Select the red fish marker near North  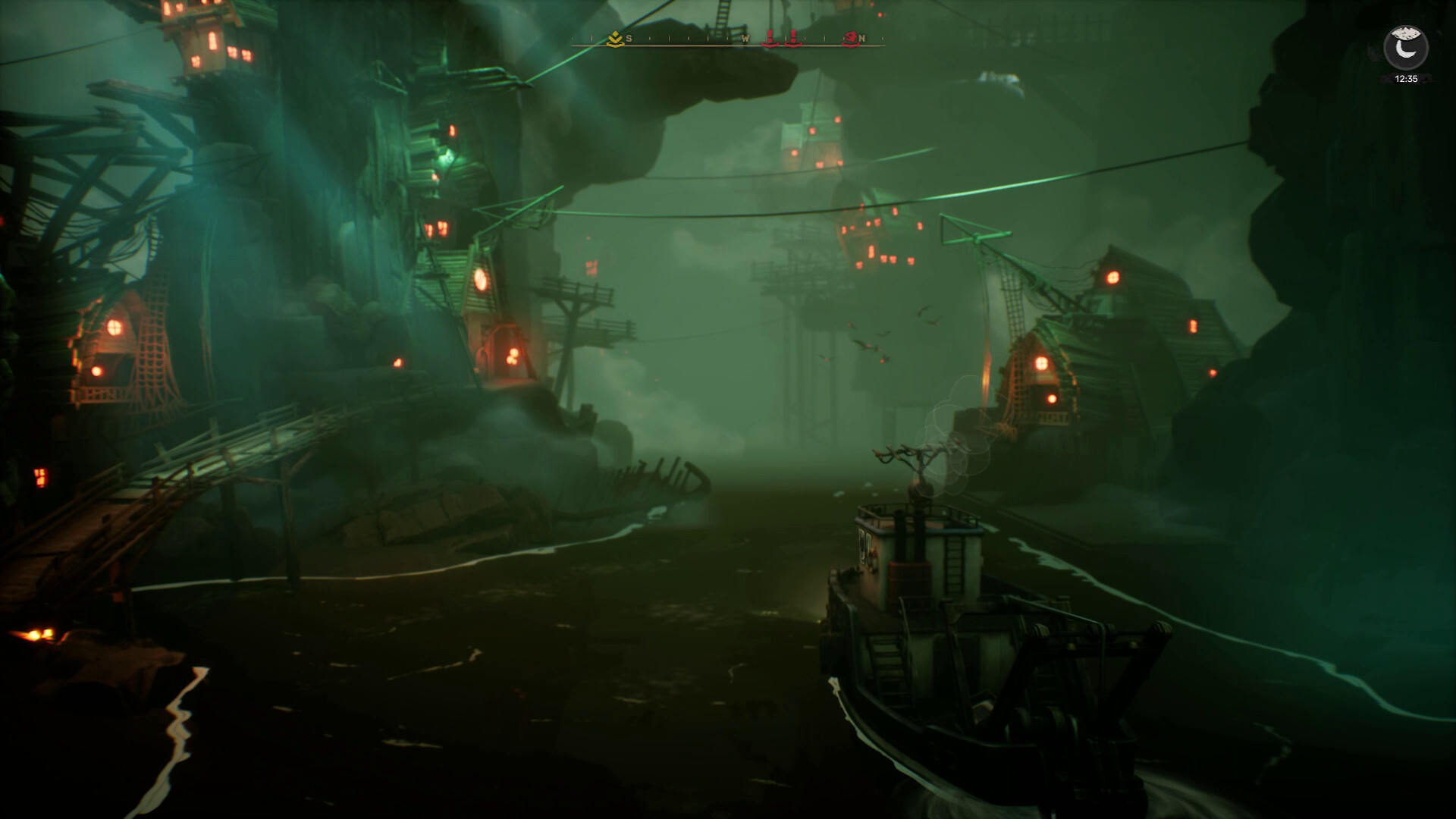pyautogui.click(x=850, y=39)
